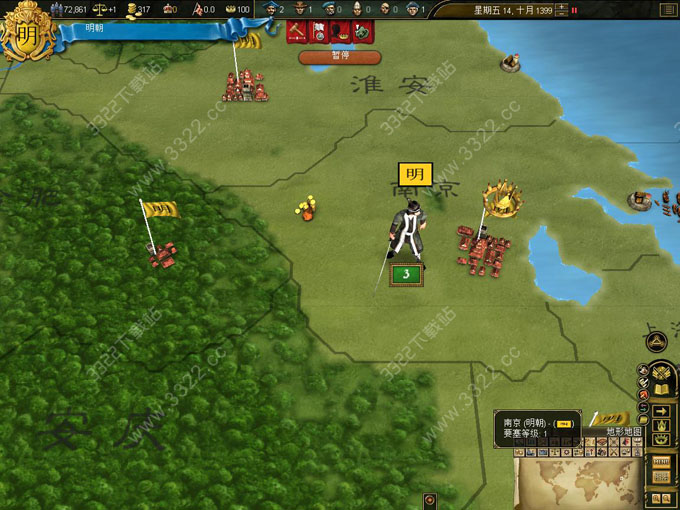680x510 pixels.
Task: Click the minimap zoom-out magnifier
Action: coord(666,498)
